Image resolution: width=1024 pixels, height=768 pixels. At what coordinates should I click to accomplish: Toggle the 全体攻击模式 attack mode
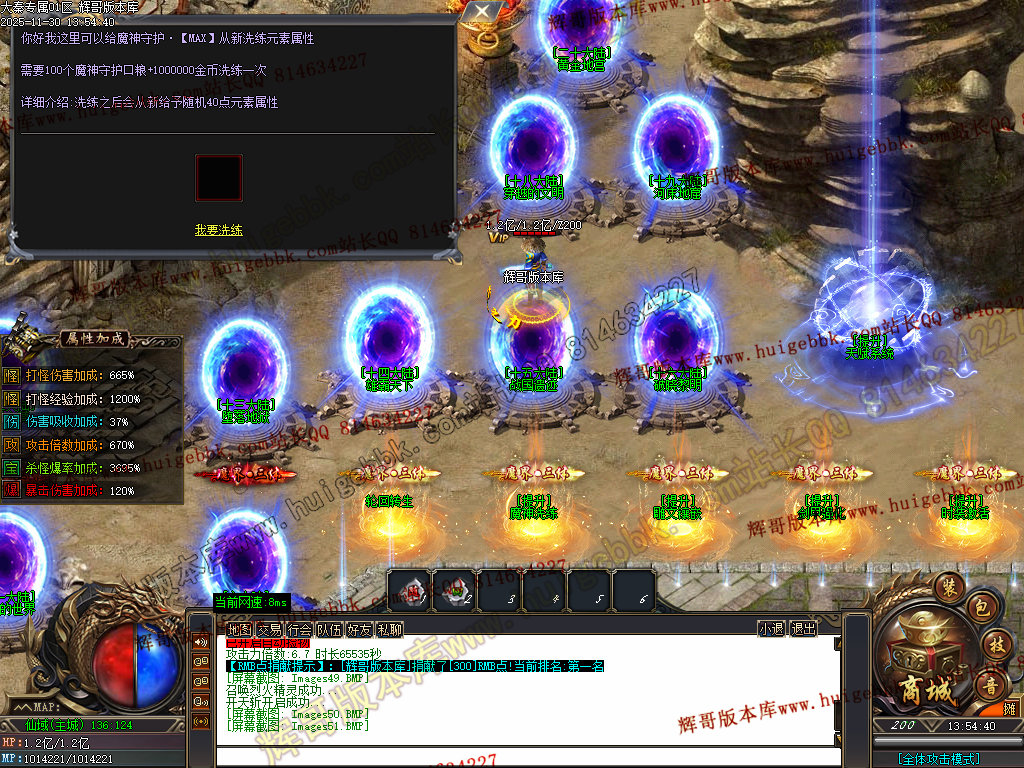coord(938,759)
